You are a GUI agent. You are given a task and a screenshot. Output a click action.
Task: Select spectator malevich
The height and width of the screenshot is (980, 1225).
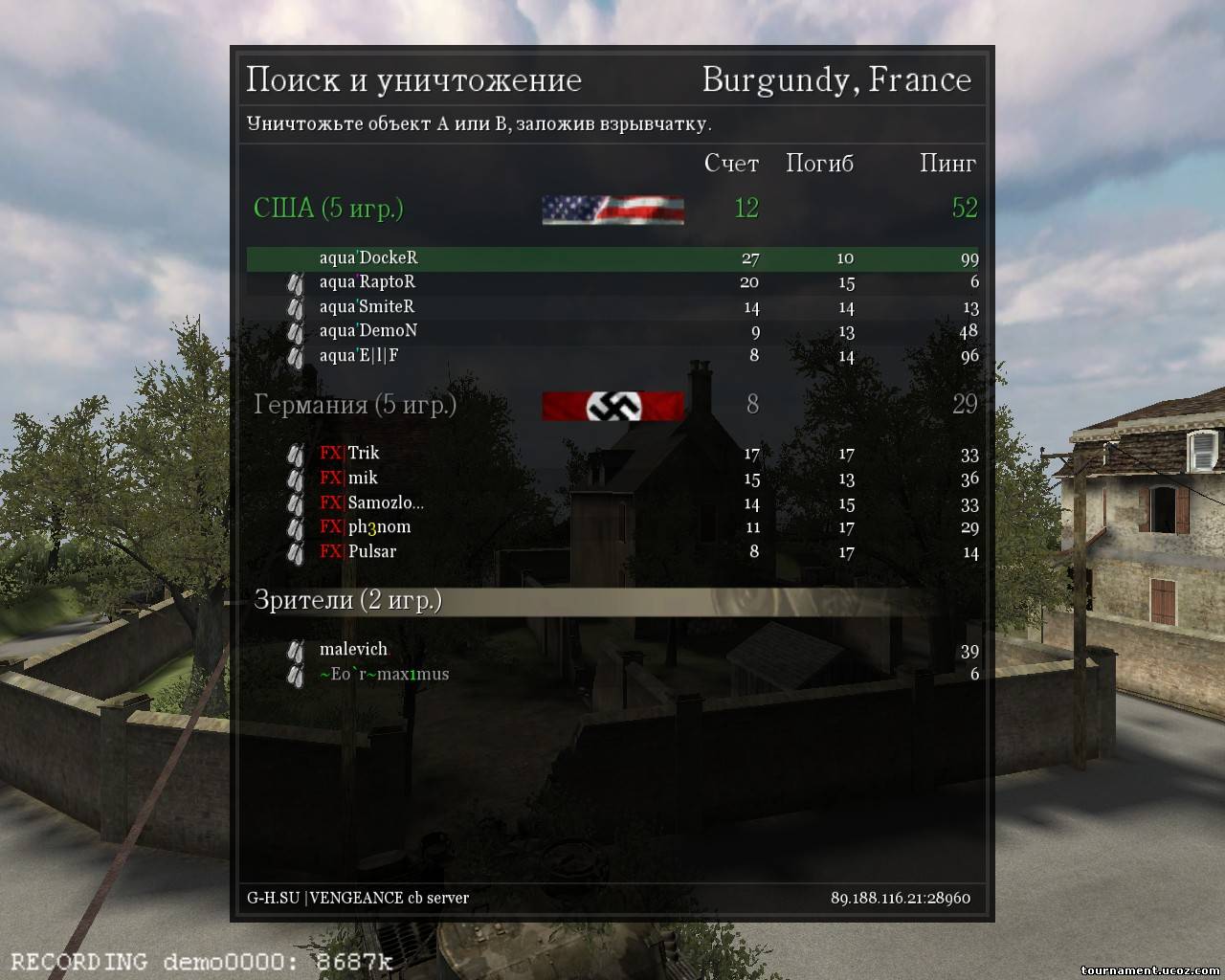tap(353, 650)
